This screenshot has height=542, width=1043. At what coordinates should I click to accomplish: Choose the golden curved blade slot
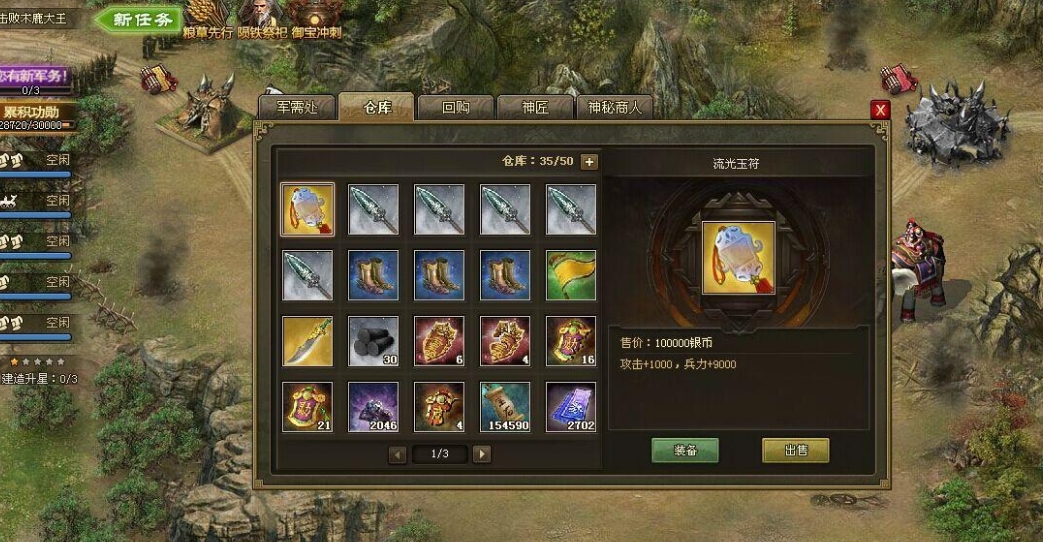point(307,341)
